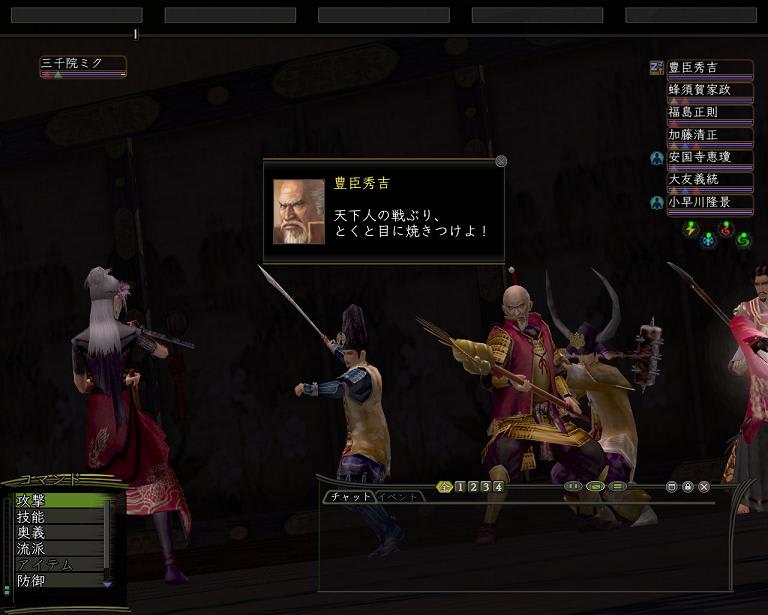Select chat channel 4
This screenshot has height=615, width=768.
[498, 487]
